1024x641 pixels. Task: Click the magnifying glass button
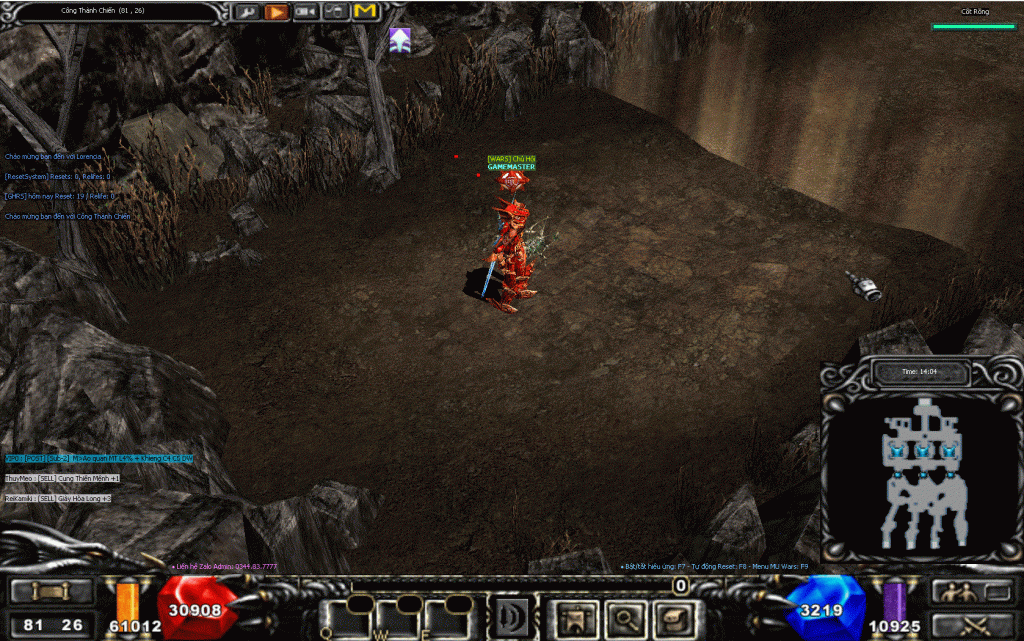[622, 618]
